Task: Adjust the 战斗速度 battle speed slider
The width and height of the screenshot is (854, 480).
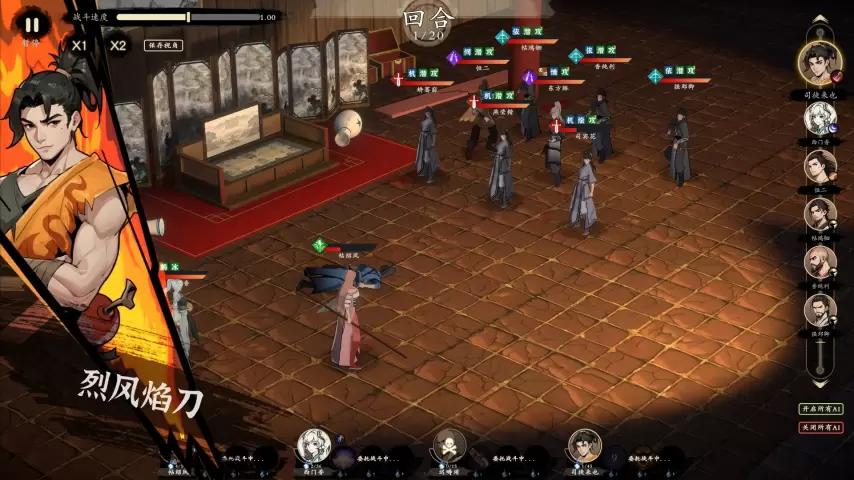Action: tap(188, 17)
